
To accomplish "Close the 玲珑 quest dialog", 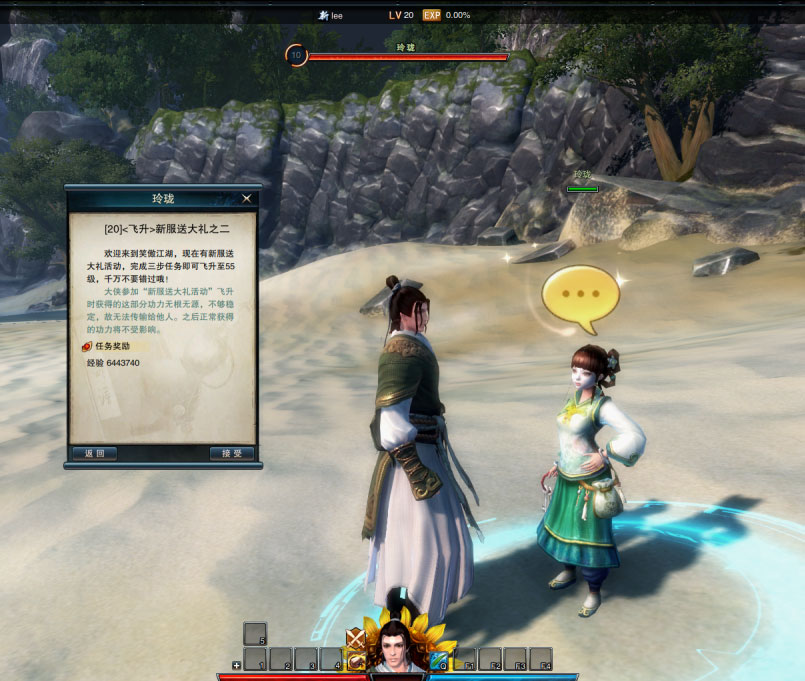I will click(247, 198).
